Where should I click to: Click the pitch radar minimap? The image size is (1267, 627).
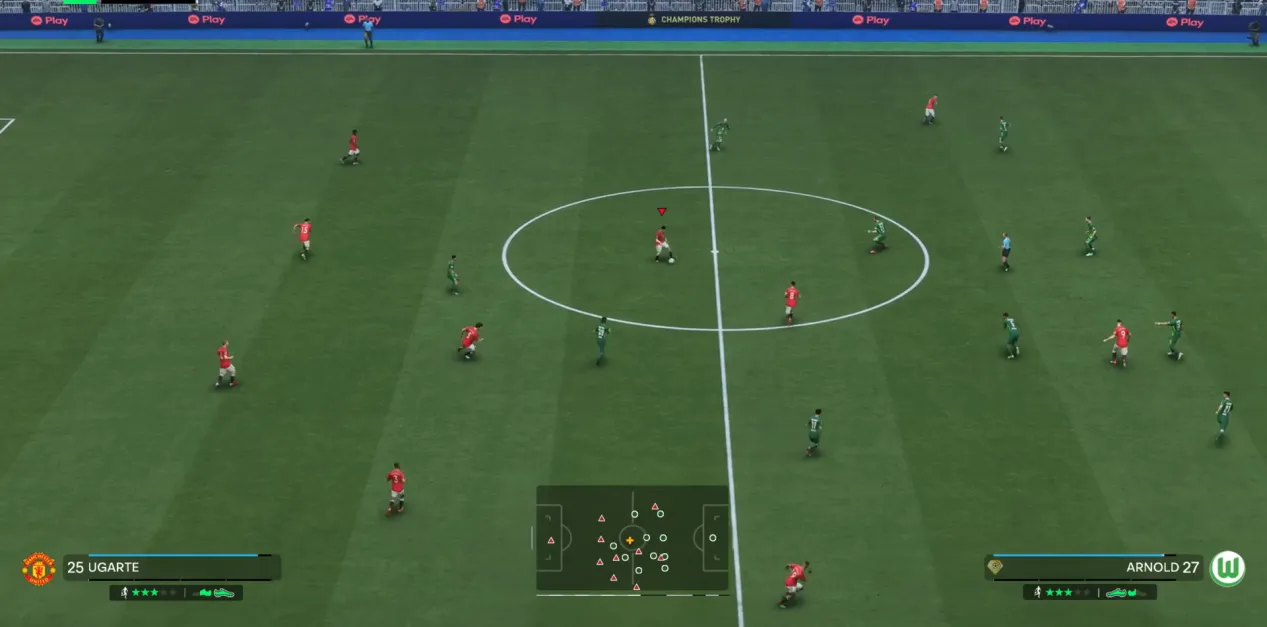point(632,538)
